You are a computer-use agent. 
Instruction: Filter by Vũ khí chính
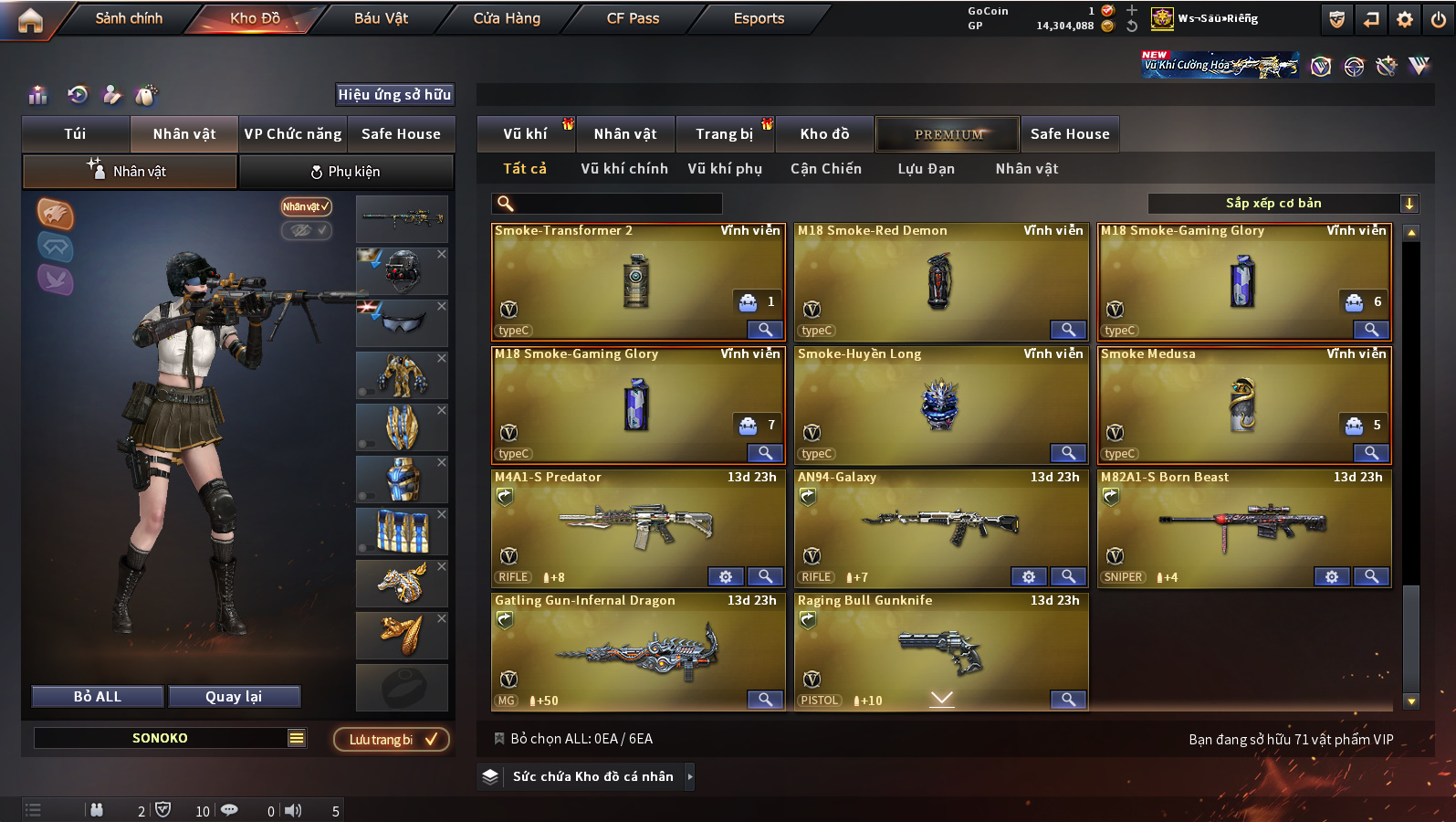(x=624, y=169)
